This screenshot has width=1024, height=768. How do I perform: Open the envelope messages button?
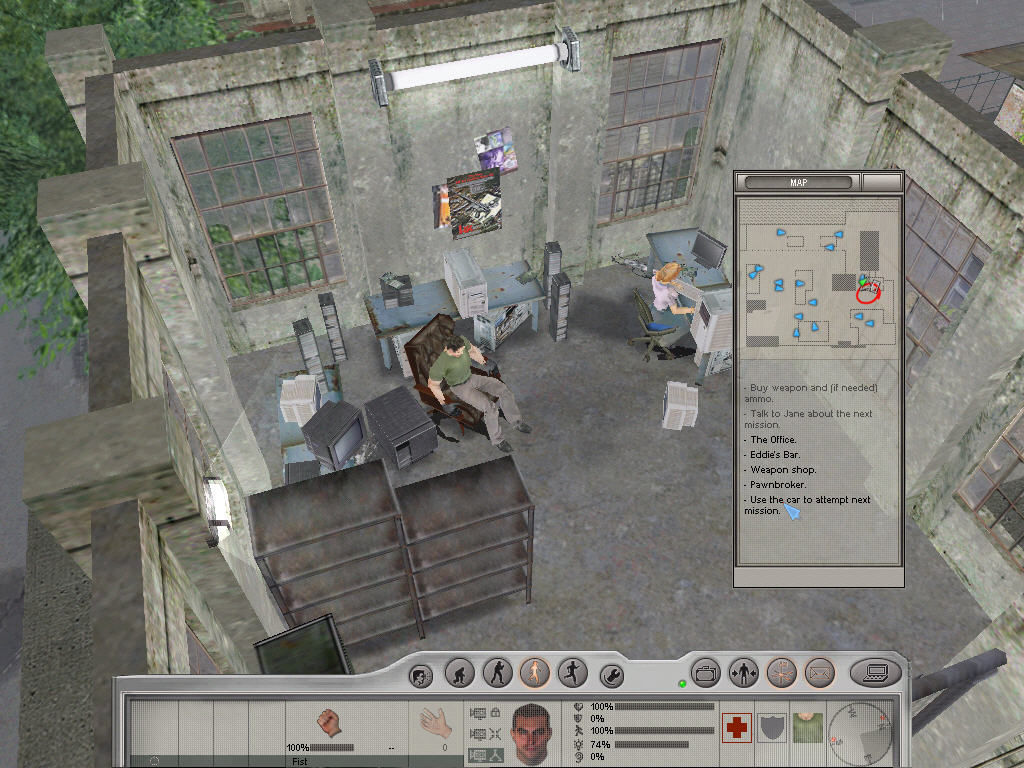click(x=819, y=672)
